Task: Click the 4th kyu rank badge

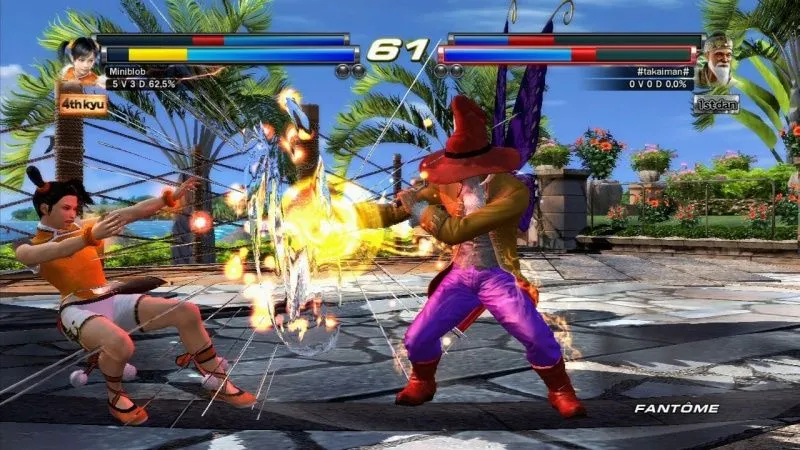Action: point(83,102)
